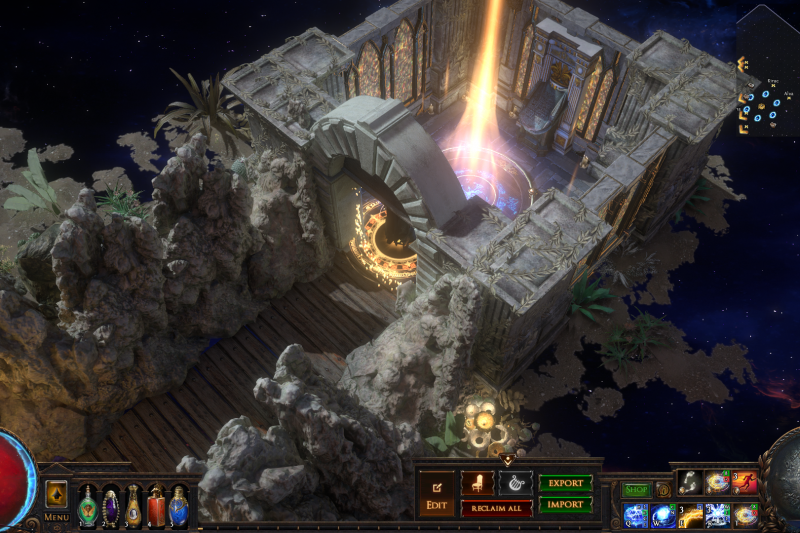Open the green Shop button
The width and height of the screenshot is (800, 533).
(636, 490)
